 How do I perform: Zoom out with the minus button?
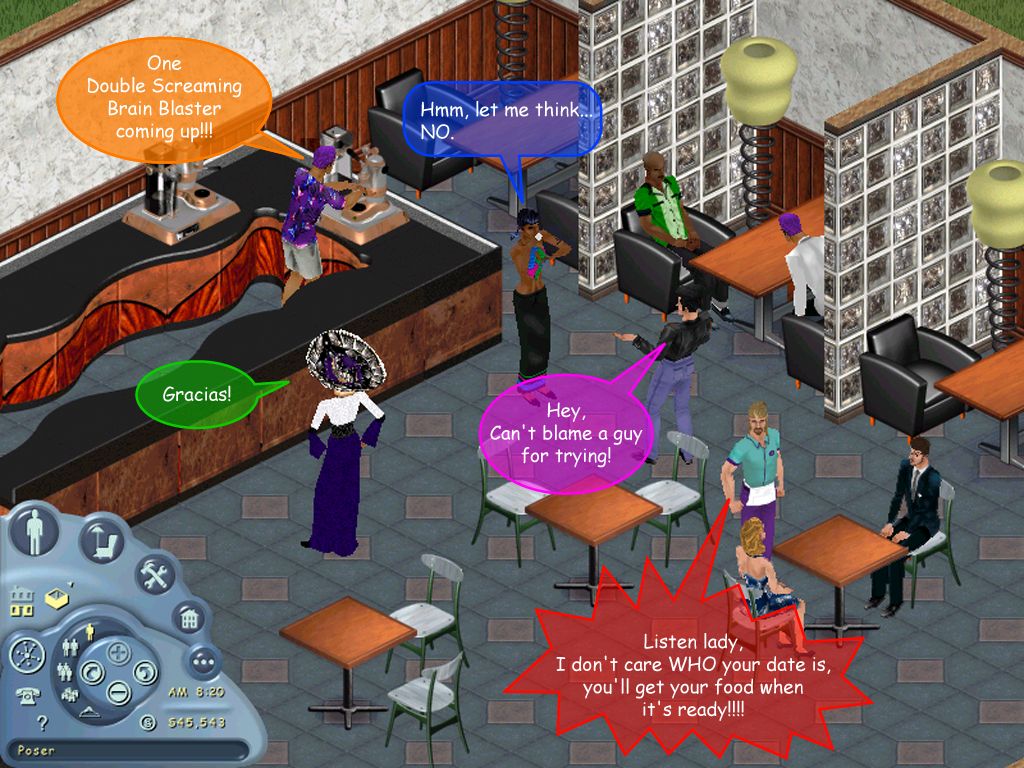pos(117,690)
